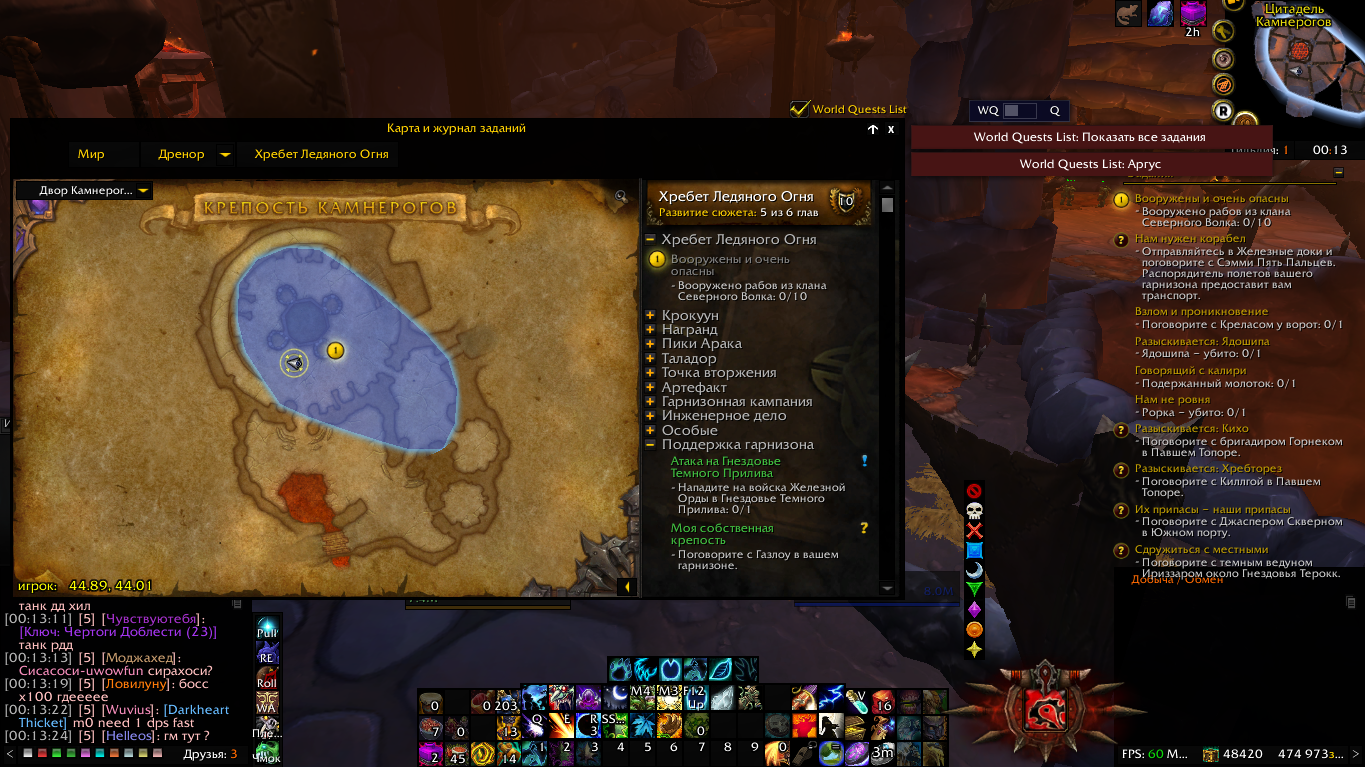Click World Quests List: Показать все задания
1365x767 pixels.
coord(1090,137)
